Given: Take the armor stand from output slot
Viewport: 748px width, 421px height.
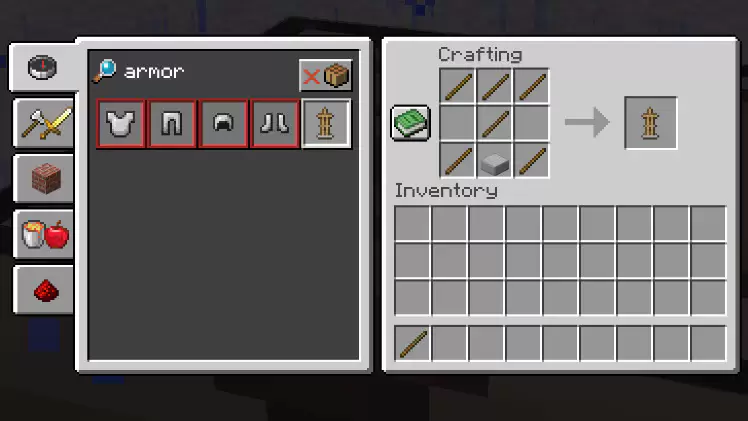Looking at the screenshot, I should (651, 123).
